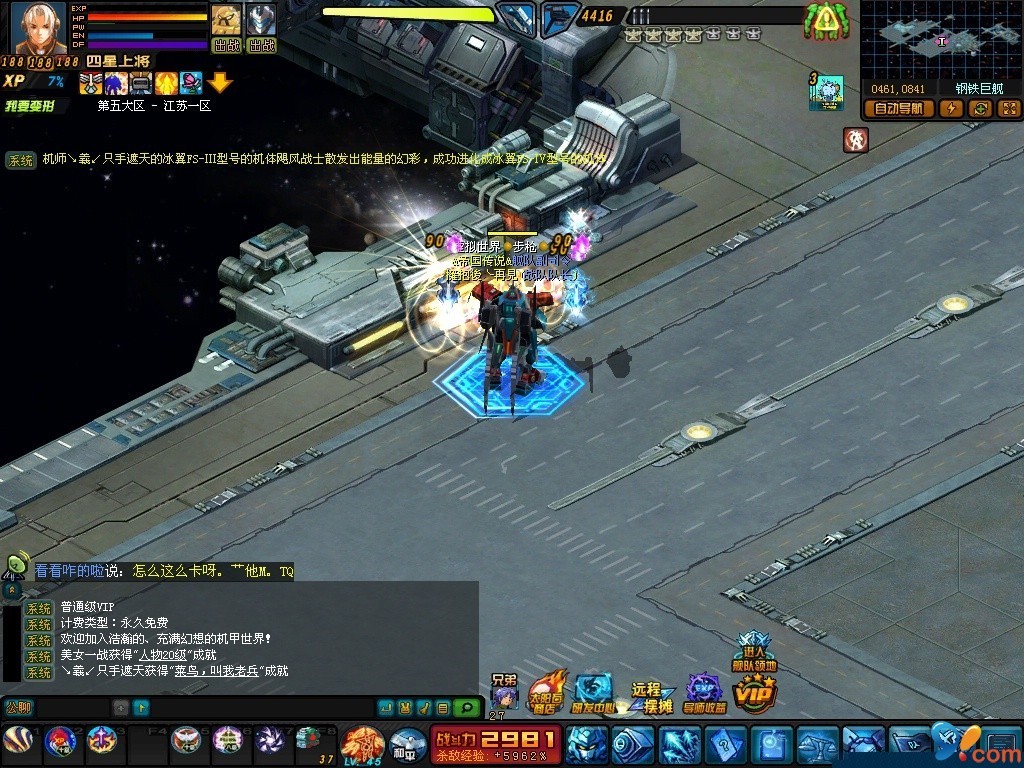This screenshot has width=1024, height=768.
Task: Open the 兄弟 brothers portrait icon
Action: 505,693
